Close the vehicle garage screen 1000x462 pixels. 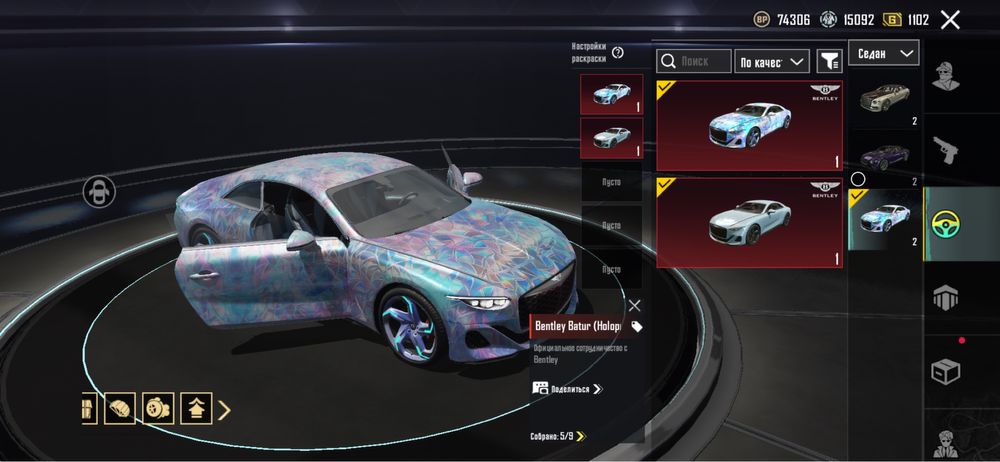(950, 19)
